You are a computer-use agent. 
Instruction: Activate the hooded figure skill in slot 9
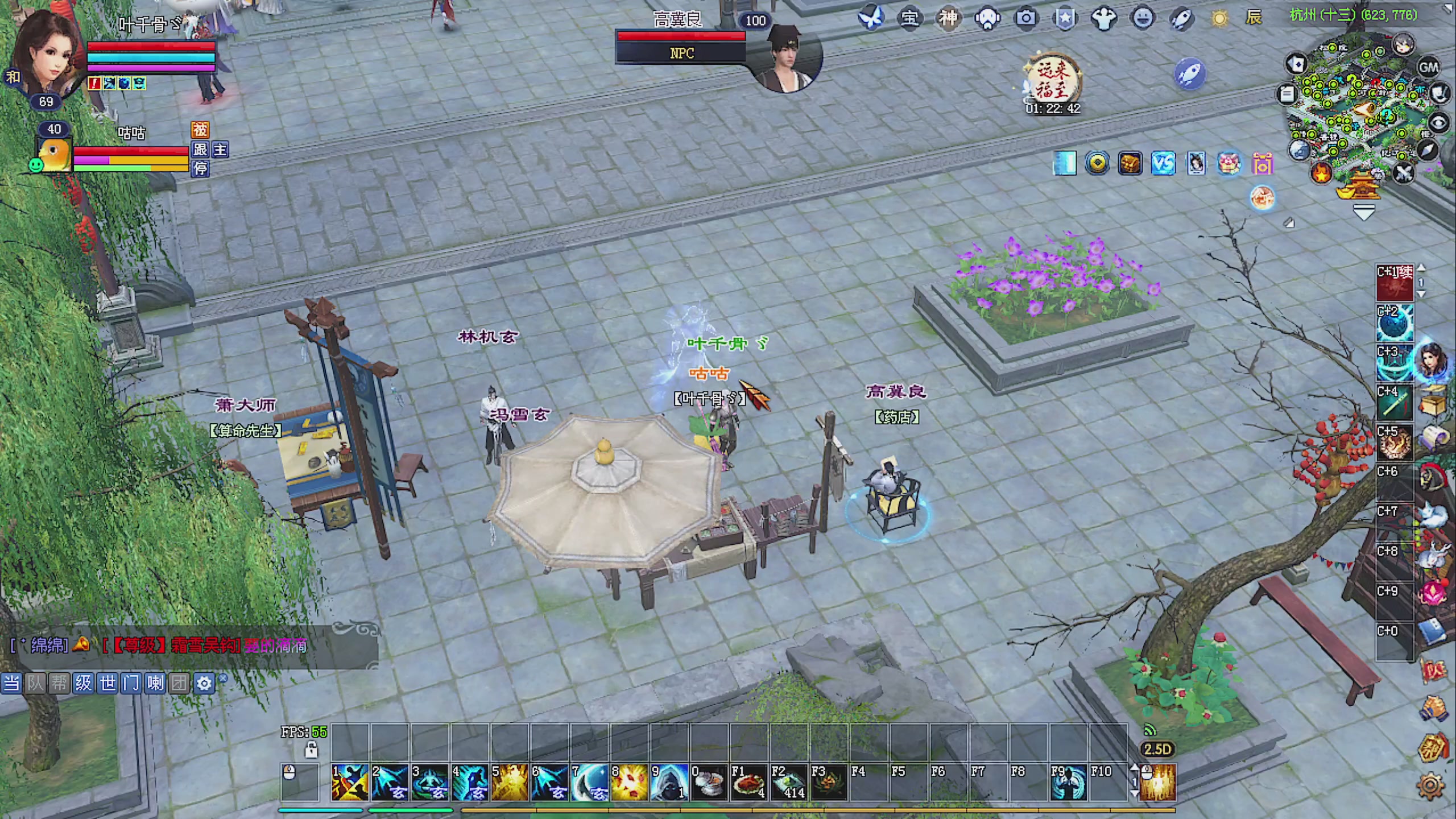(x=669, y=783)
